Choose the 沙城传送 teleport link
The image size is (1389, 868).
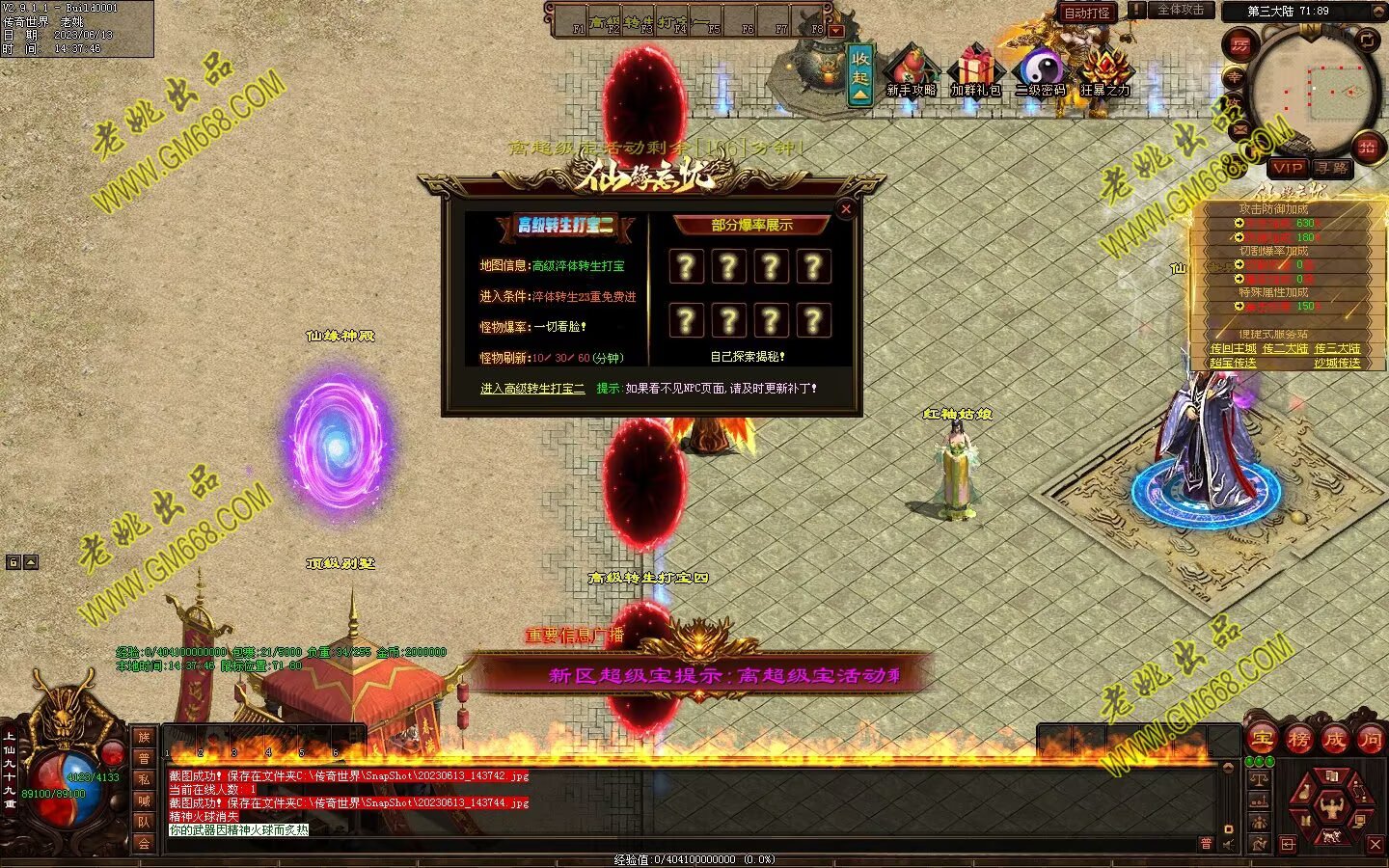1337,364
